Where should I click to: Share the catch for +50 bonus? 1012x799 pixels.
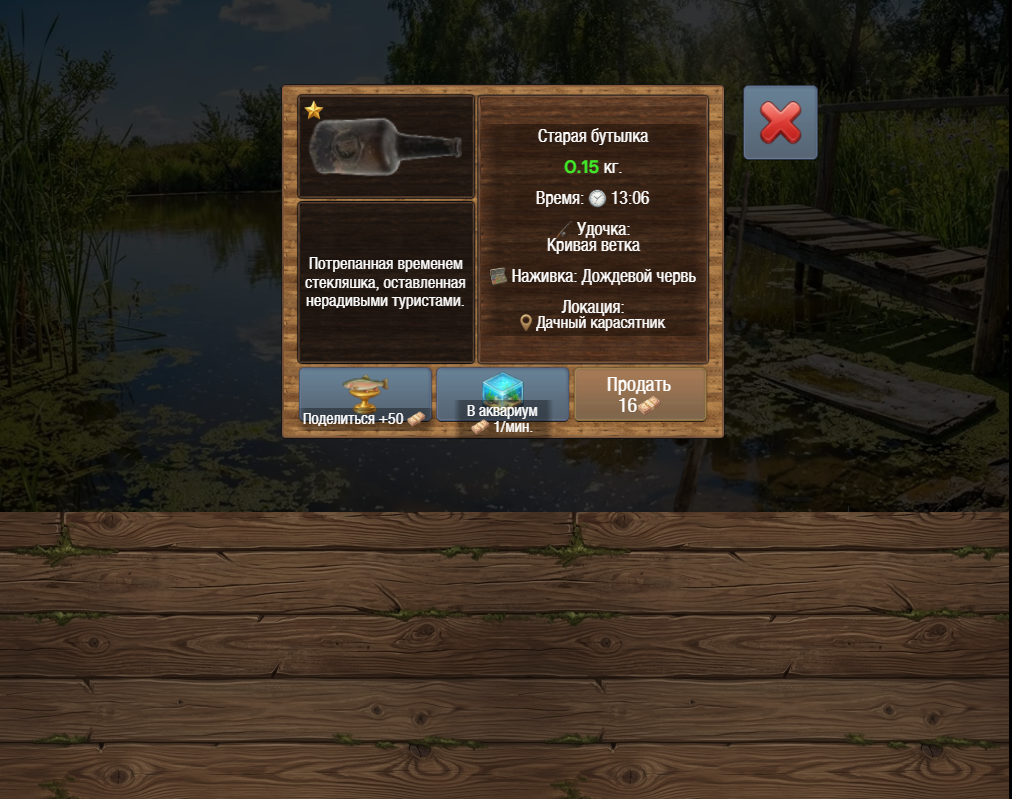click(x=365, y=395)
